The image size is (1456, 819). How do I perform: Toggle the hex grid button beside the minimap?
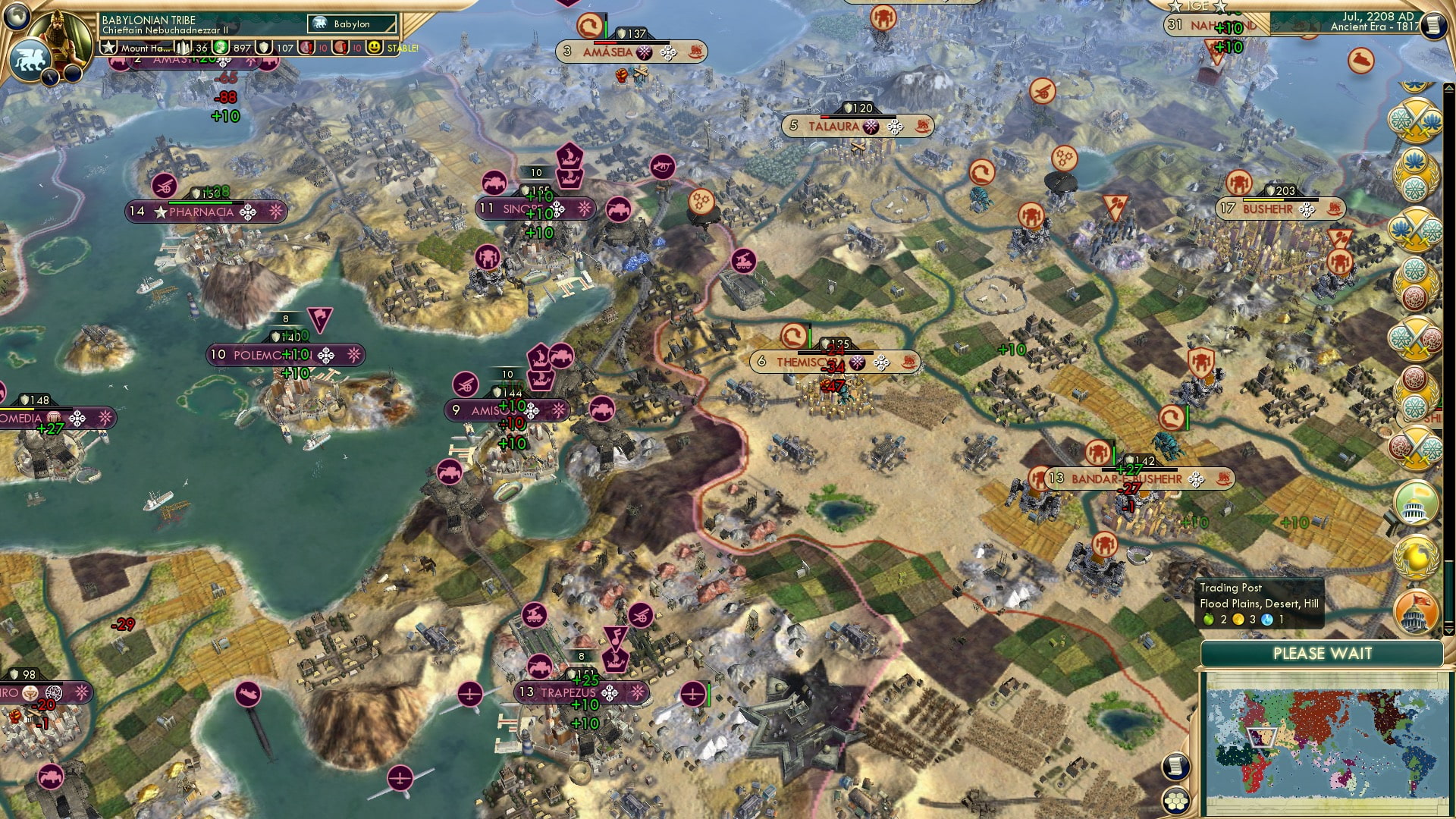(1175, 801)
